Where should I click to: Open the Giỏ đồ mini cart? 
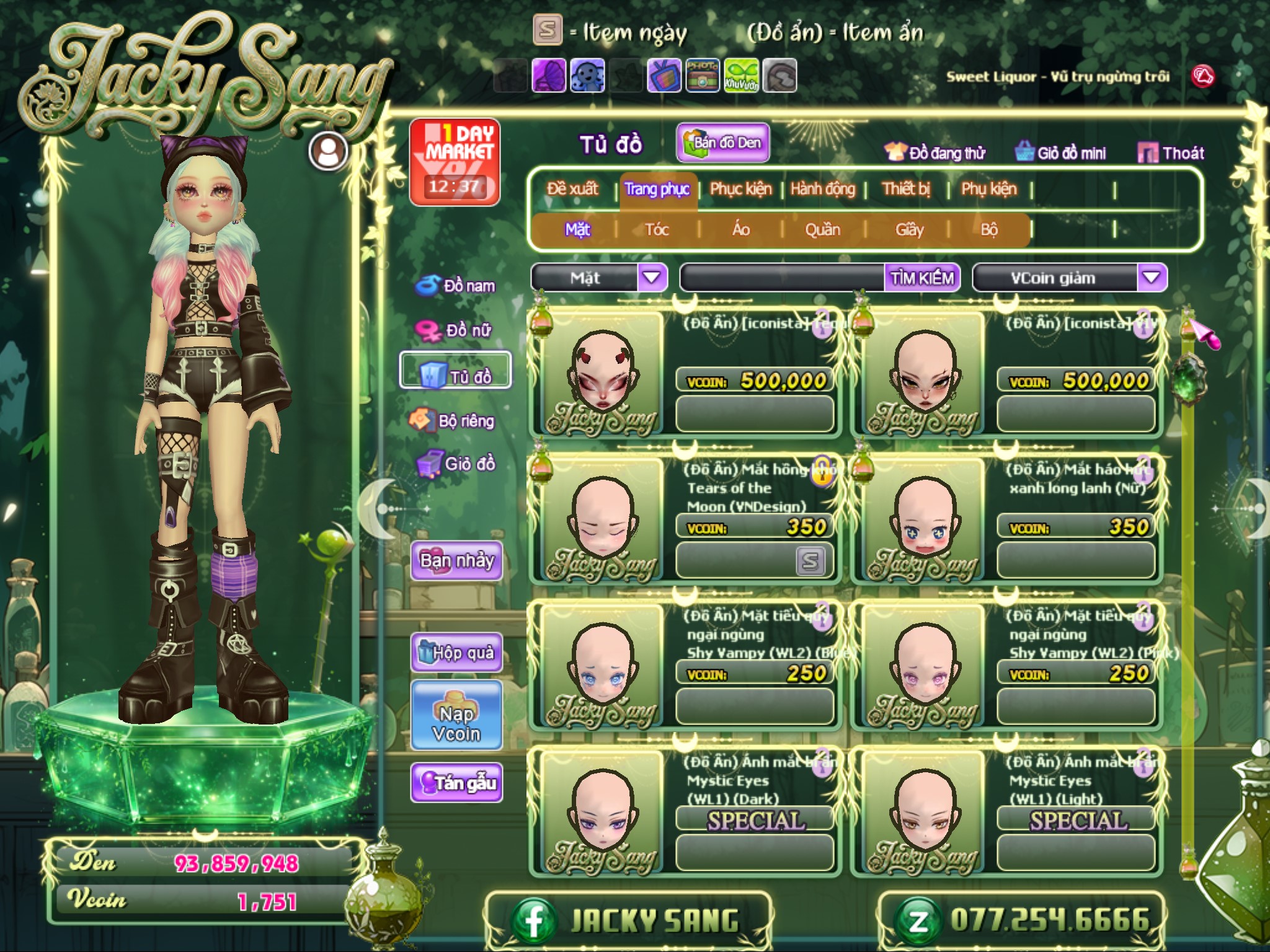pyautogui.click(x=1061, y=153)
